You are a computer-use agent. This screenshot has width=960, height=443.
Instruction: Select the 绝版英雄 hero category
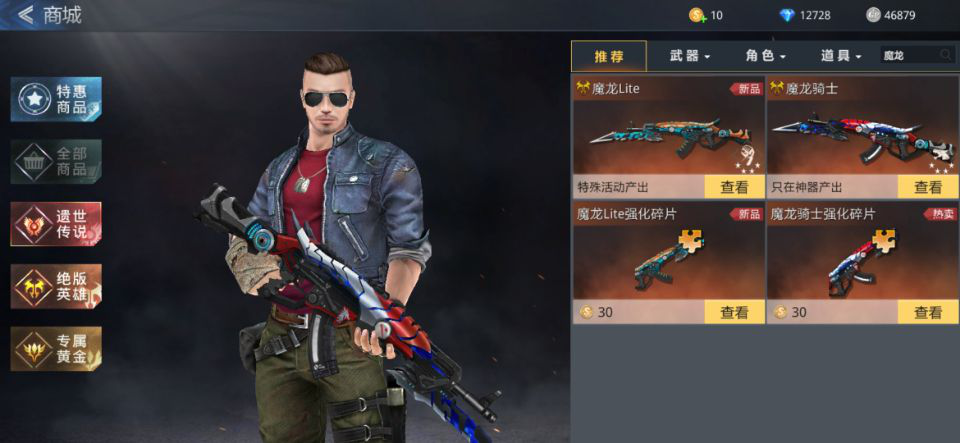coord(56,286)
